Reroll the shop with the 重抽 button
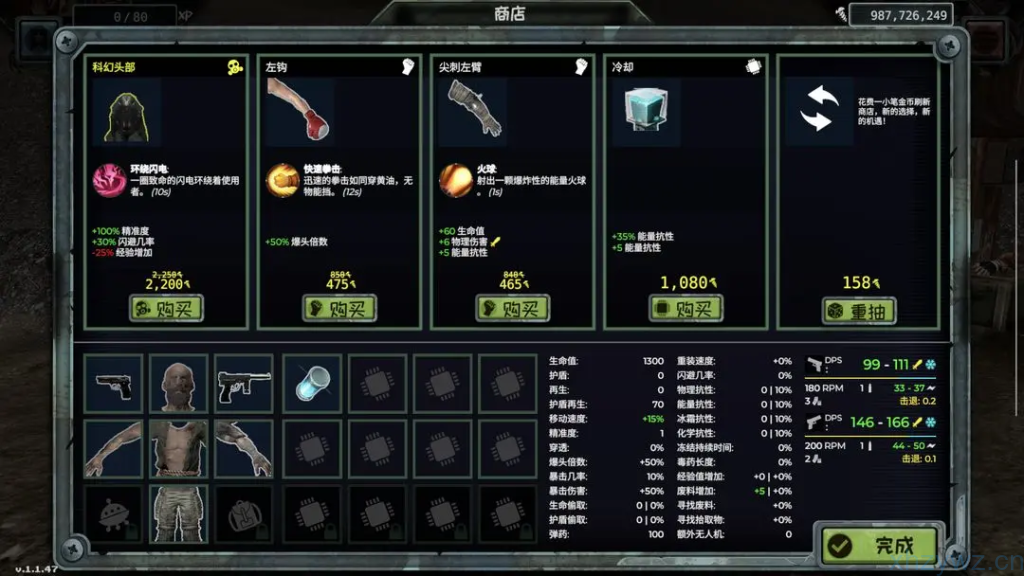 pos(859,310)
